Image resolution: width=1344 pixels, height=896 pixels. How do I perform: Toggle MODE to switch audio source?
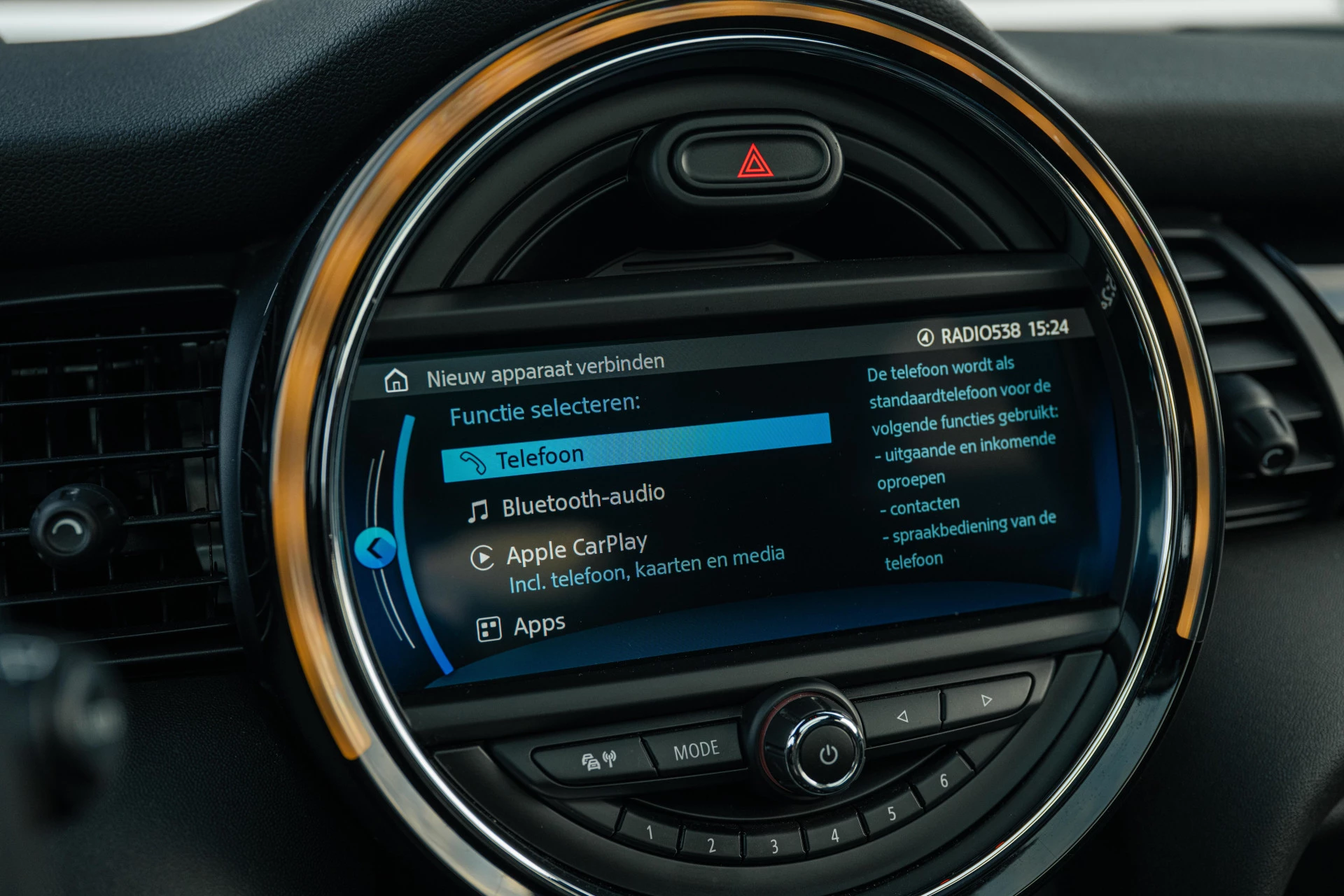[696, 748]
